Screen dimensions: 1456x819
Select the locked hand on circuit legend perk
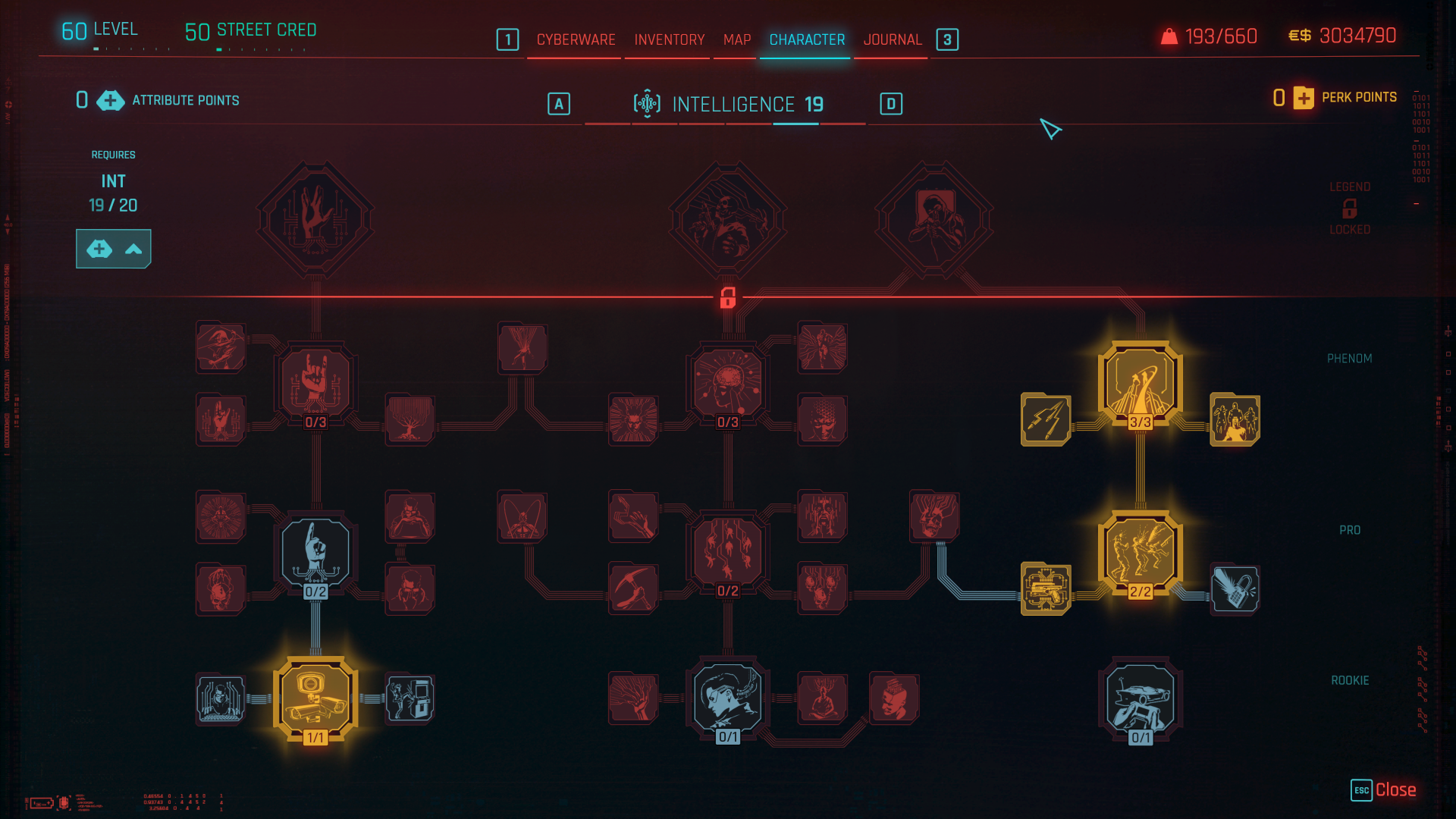(315, 220)
